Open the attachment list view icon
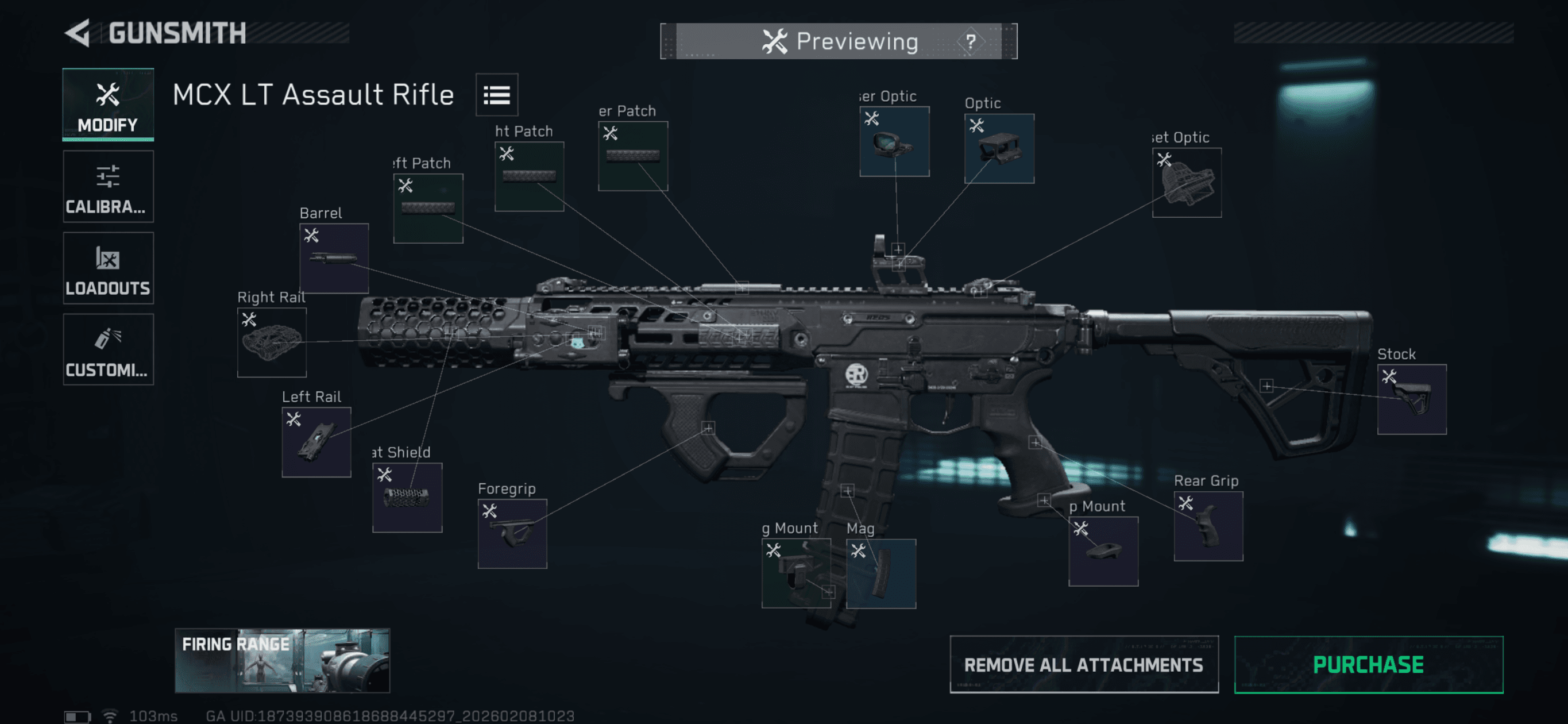 coord(496,95)
